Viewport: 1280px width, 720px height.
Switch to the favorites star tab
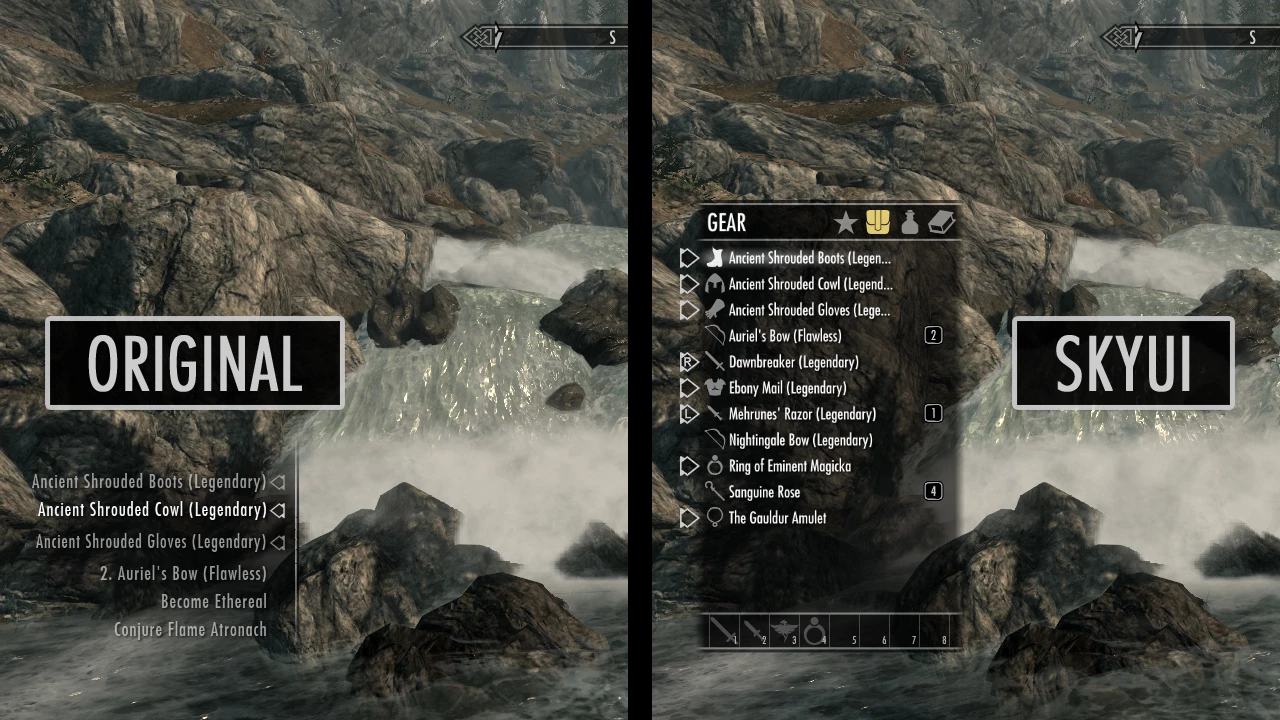[x=845, y=222]
